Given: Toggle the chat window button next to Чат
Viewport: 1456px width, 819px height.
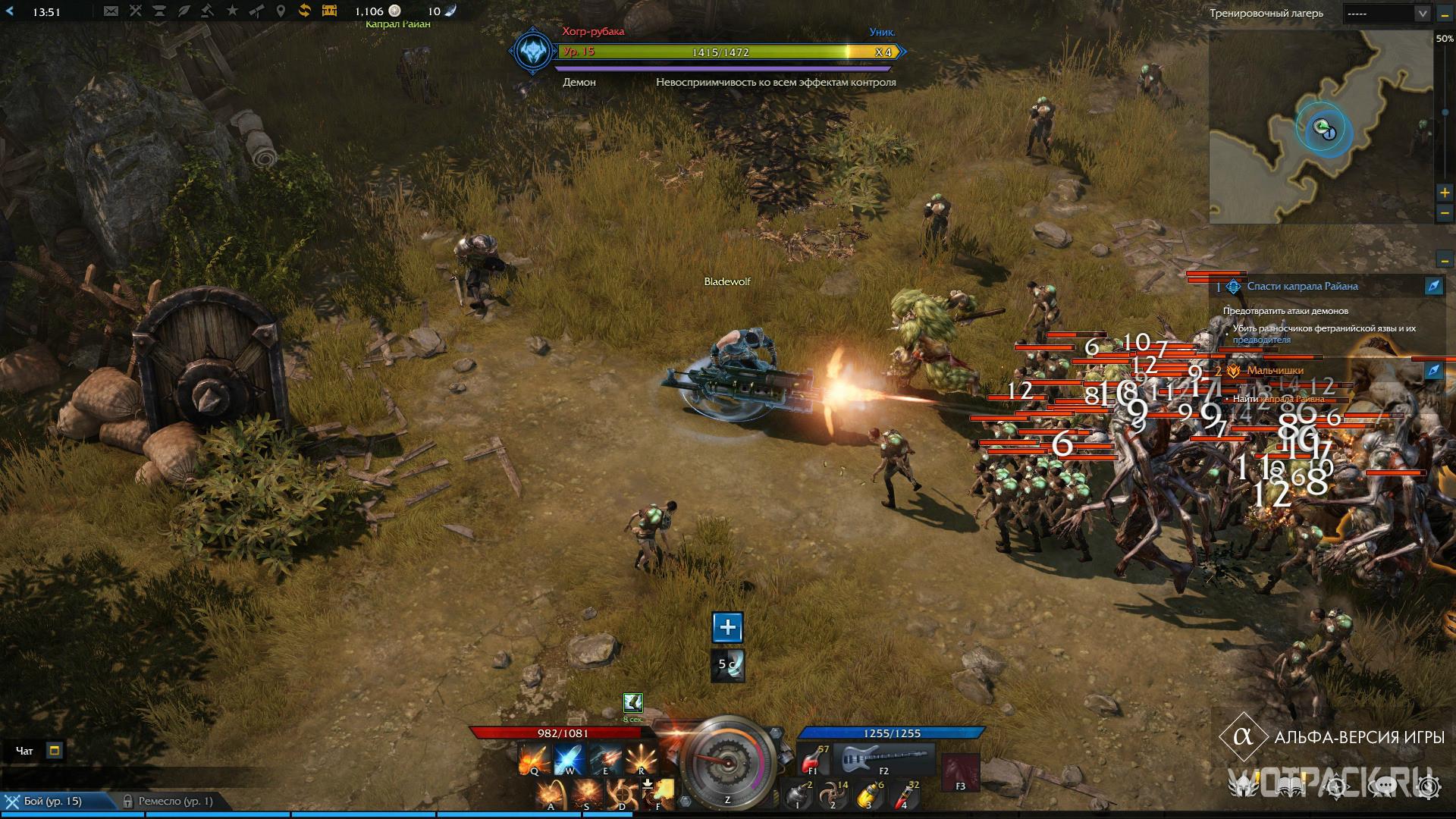Looking at the screenshot, I should (x=54, y=751).
